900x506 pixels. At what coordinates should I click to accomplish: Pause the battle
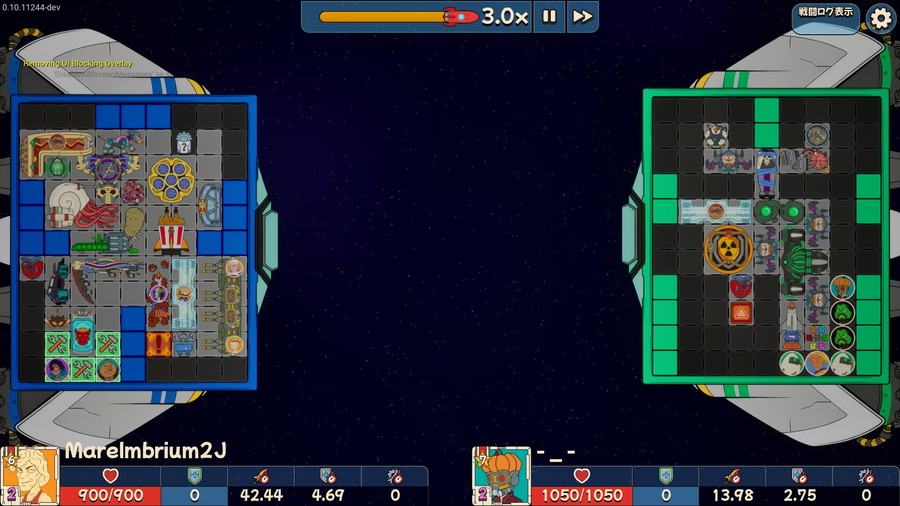[549, 16]
